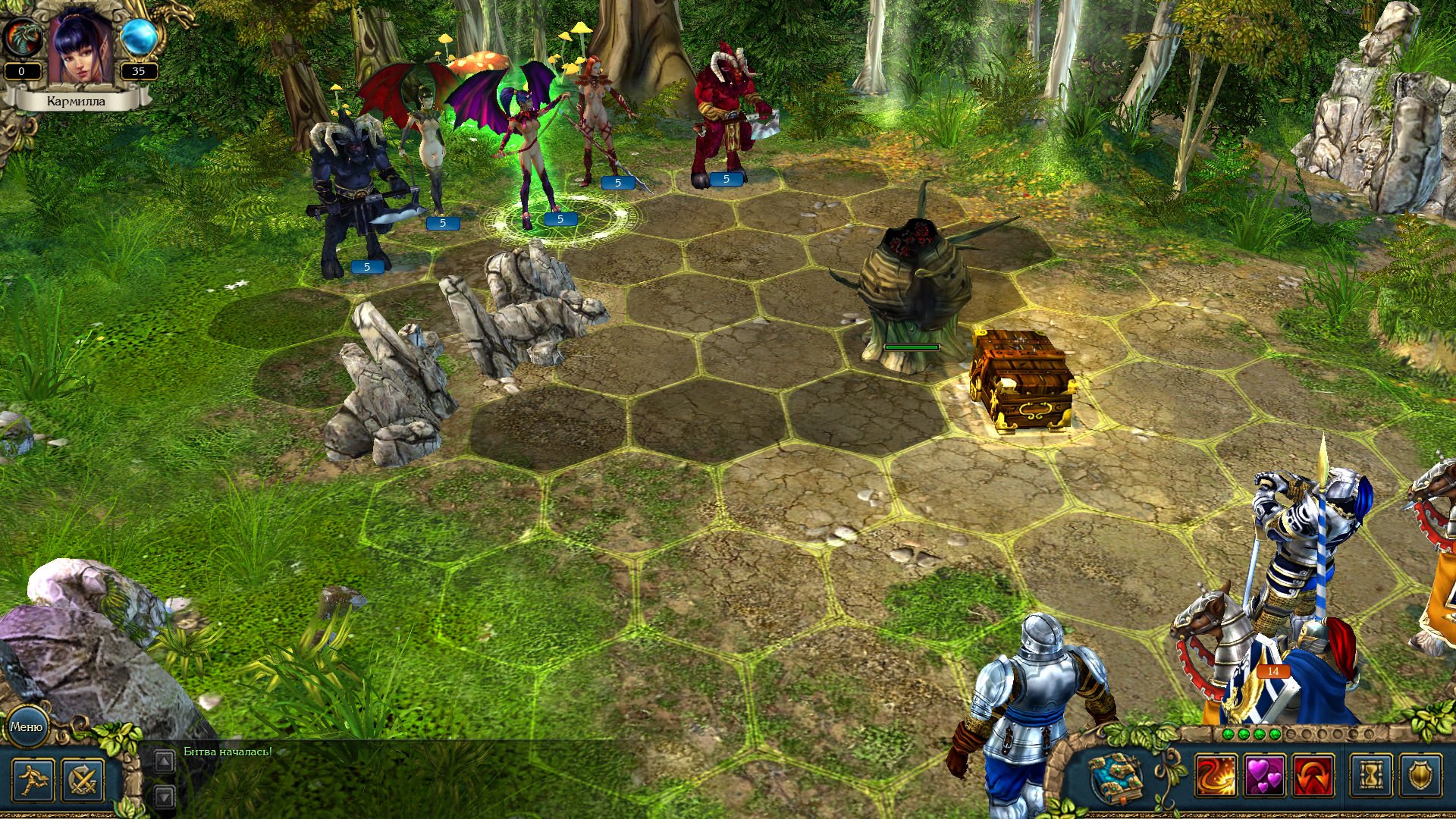Image resolution: width=1456 pixels, height=819 pixels.
Task: Click the battle log up arrow
Action: tap(164, 761)
